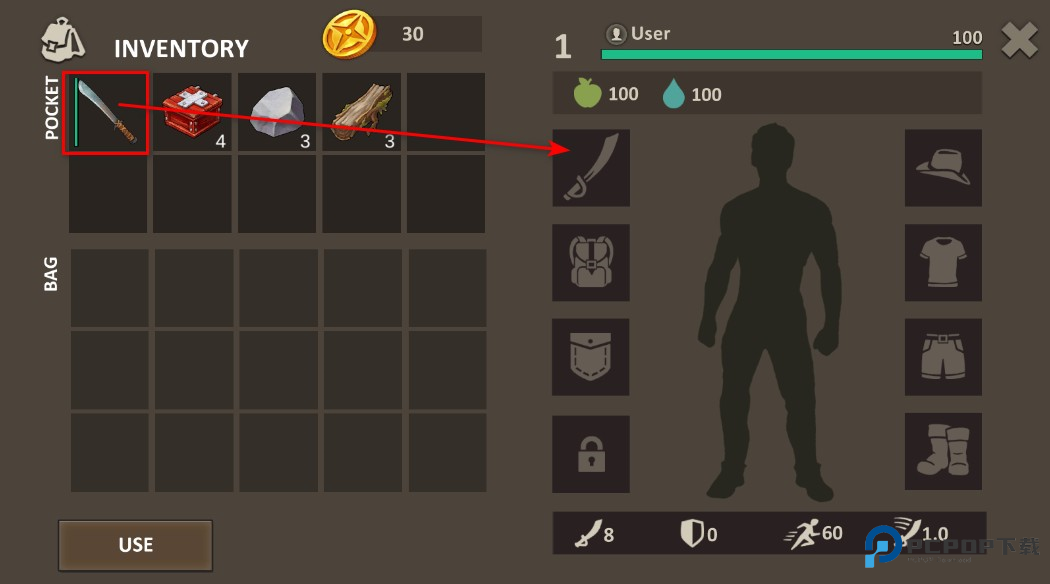
Task: Open the backpack equipment slot
Action: click(591, 262)
